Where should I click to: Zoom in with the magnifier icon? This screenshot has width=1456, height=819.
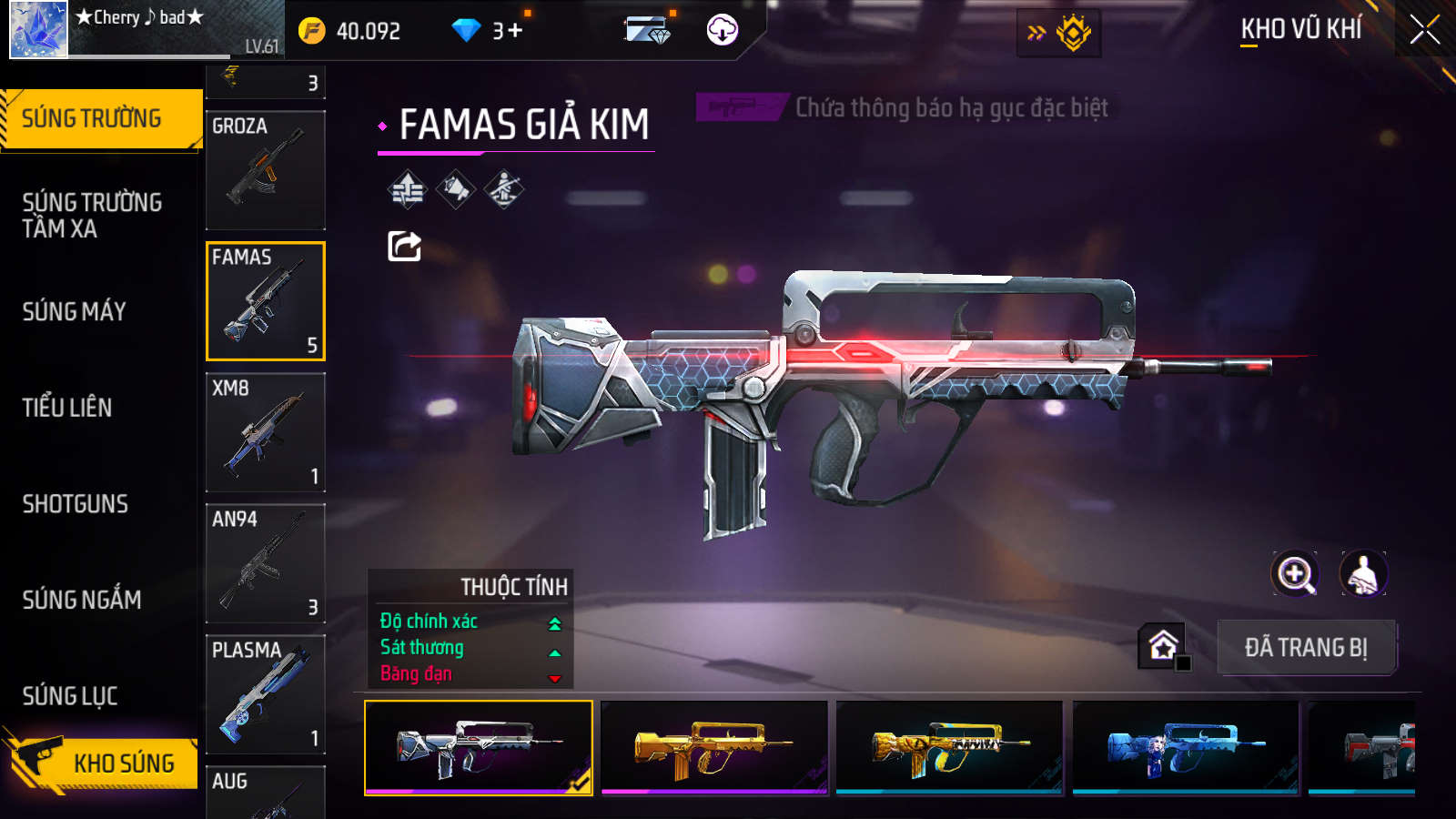point(1294,574)
